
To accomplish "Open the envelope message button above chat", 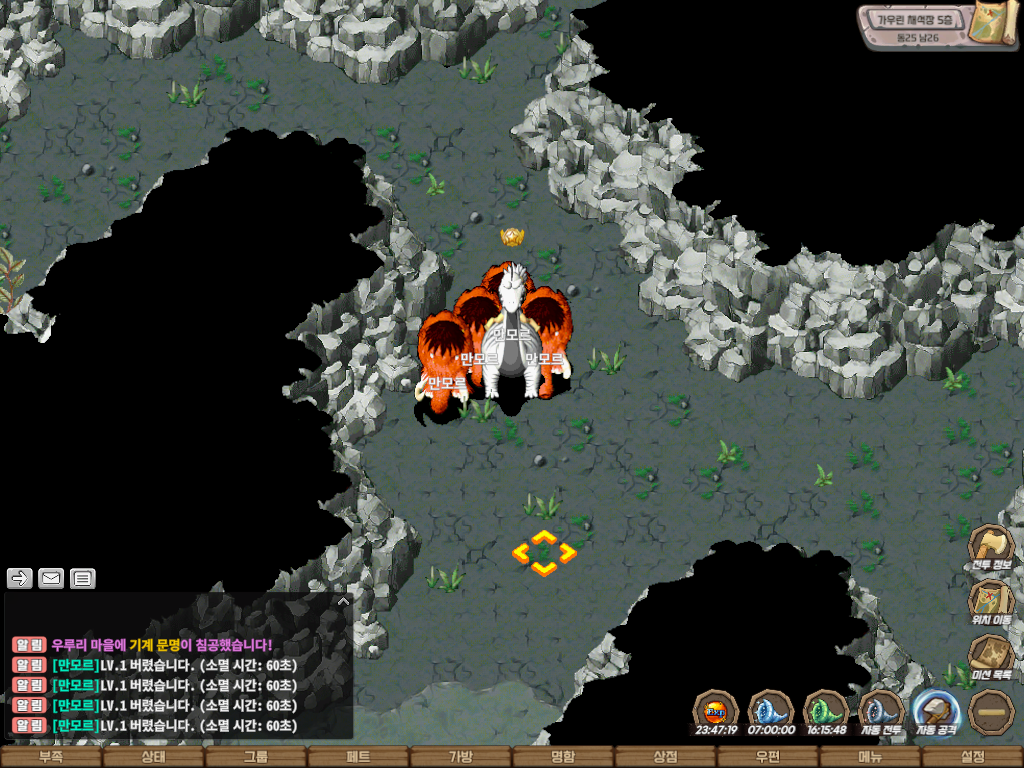I will 51,577.
